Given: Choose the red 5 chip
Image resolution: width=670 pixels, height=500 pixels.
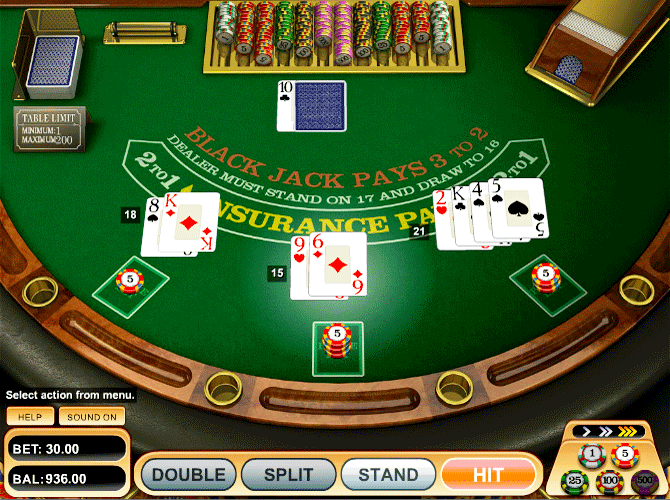Looking at the screenshot, I should click(x=627, y=455).
